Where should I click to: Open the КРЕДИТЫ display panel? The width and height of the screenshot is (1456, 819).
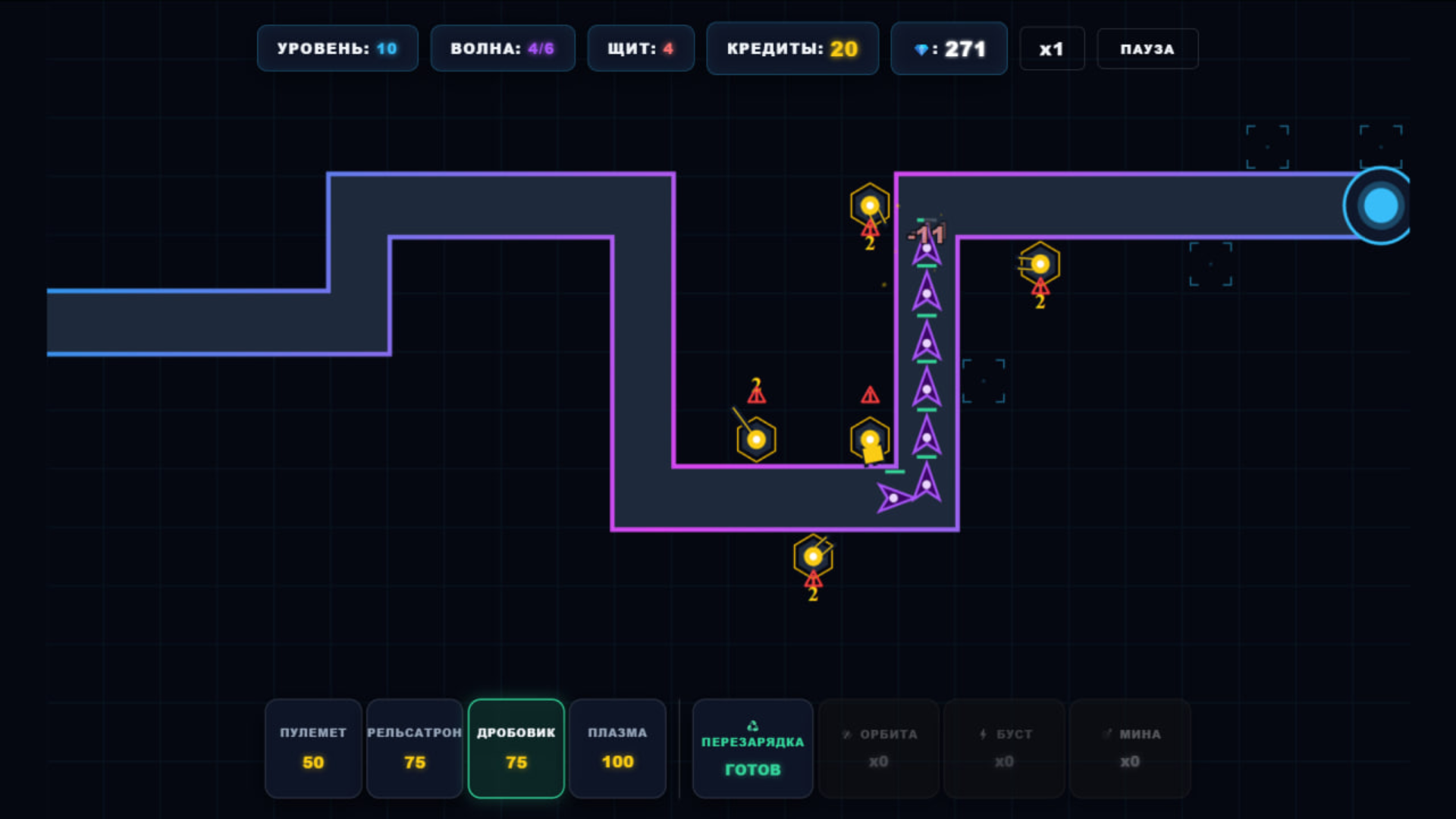click(792, 48)
